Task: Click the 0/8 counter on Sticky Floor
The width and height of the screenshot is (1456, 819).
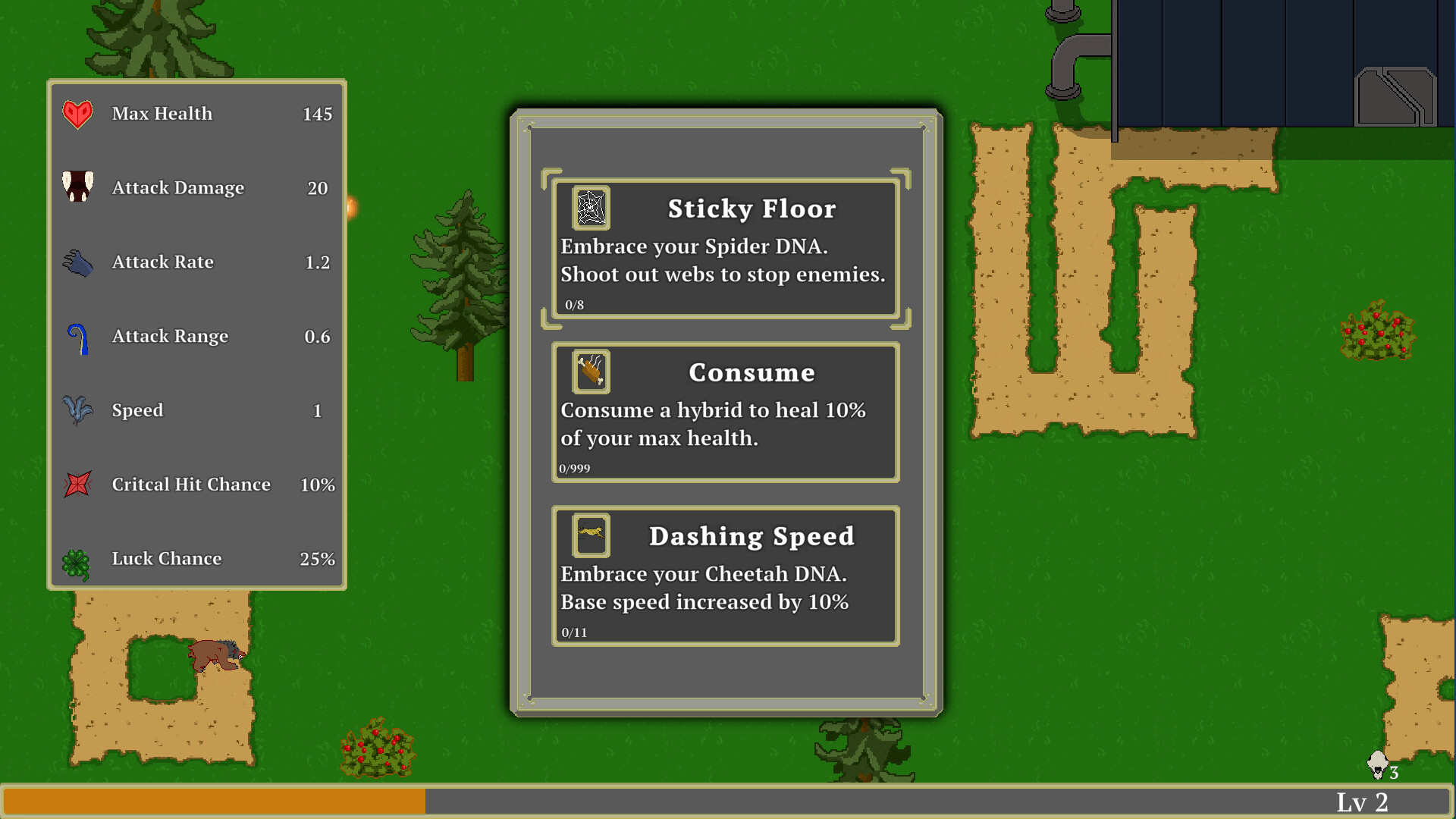Action: click(574, 305)
